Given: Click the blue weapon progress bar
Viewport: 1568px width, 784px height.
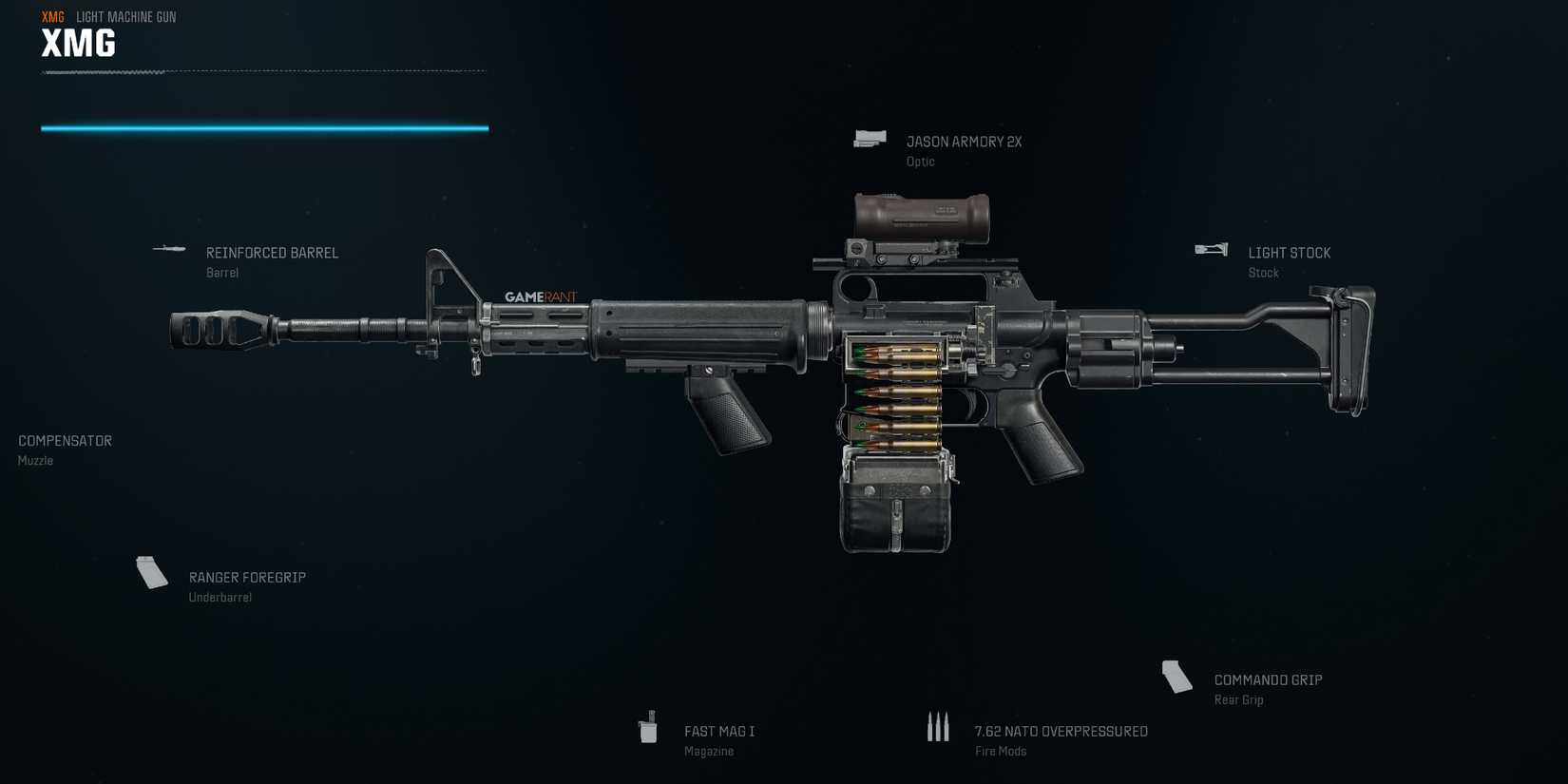Looking at the screenshot, I should point(264,125).
